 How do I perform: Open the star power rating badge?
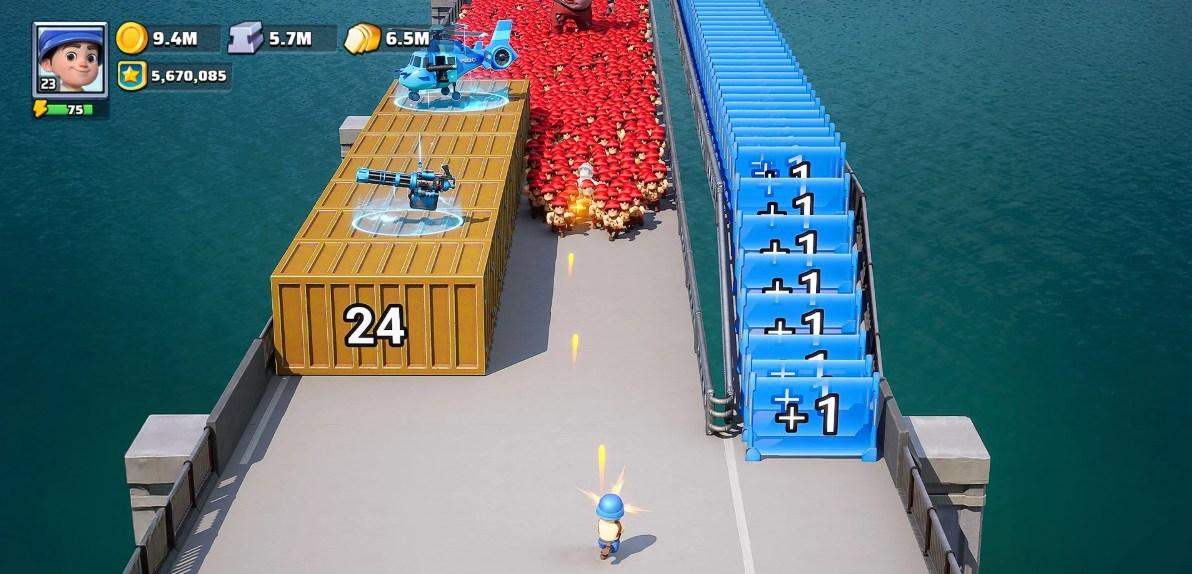pyautogui.click(x=131, y=75)
